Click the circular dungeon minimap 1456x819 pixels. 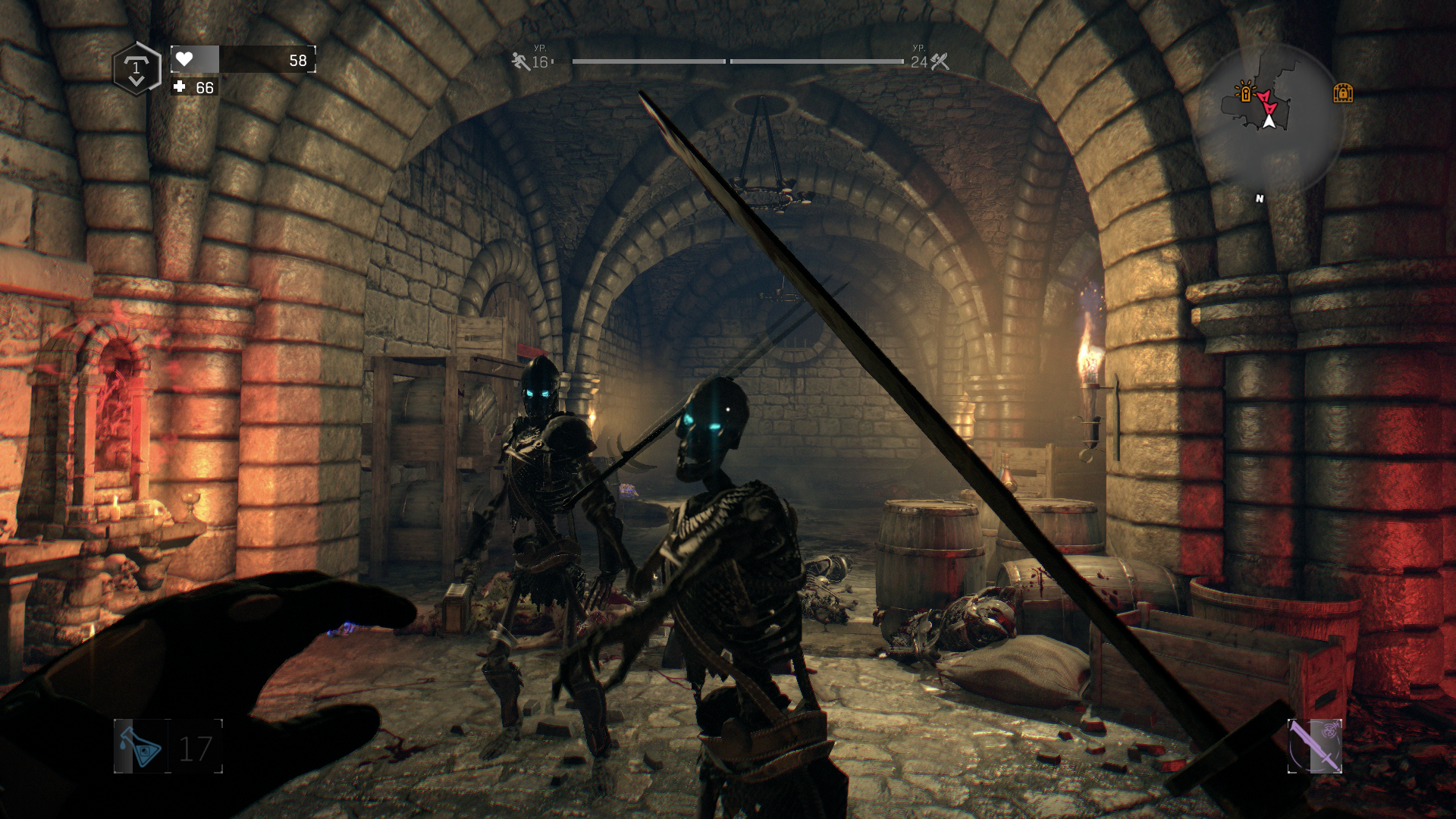[x=1268, y=118]
